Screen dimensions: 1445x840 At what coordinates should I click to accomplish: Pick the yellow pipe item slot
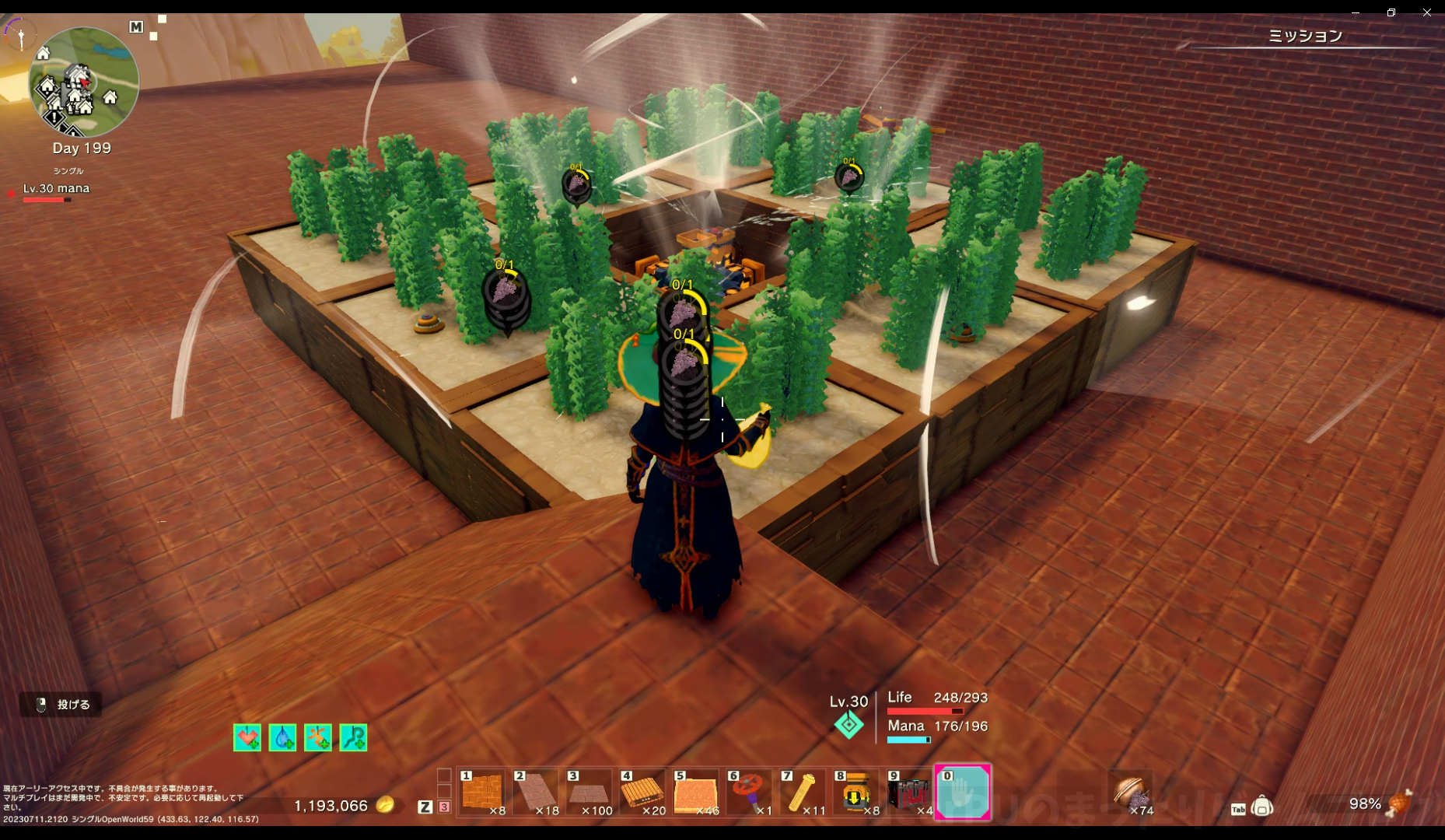803,793
